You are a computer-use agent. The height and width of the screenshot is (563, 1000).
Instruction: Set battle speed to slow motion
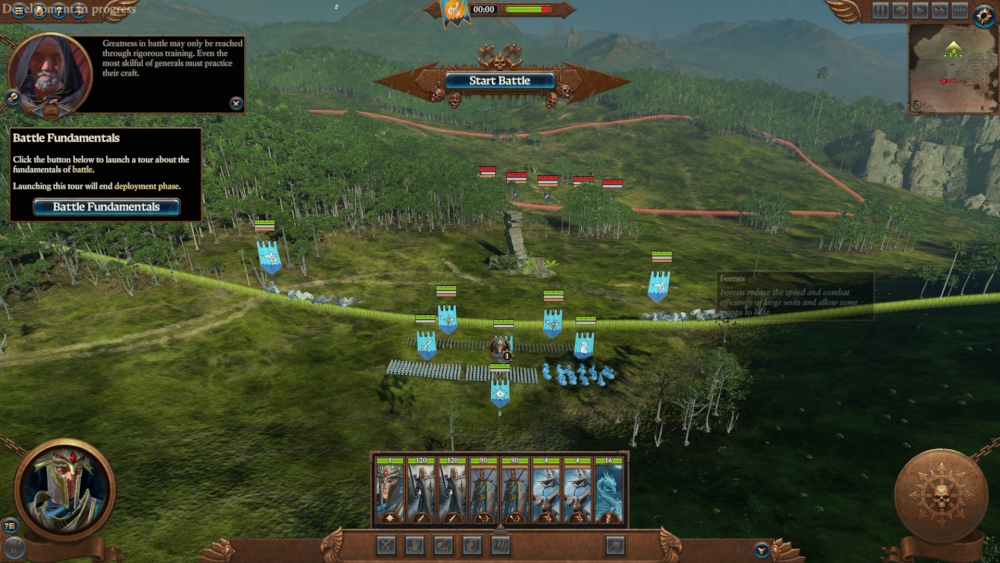tap(900, 11)
